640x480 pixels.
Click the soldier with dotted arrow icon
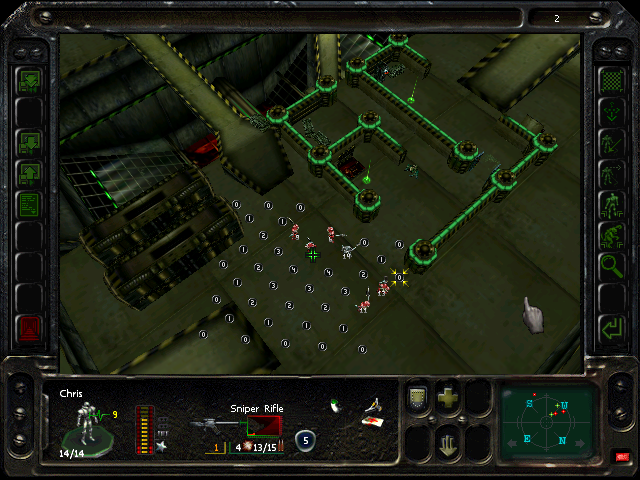point(609,172)
